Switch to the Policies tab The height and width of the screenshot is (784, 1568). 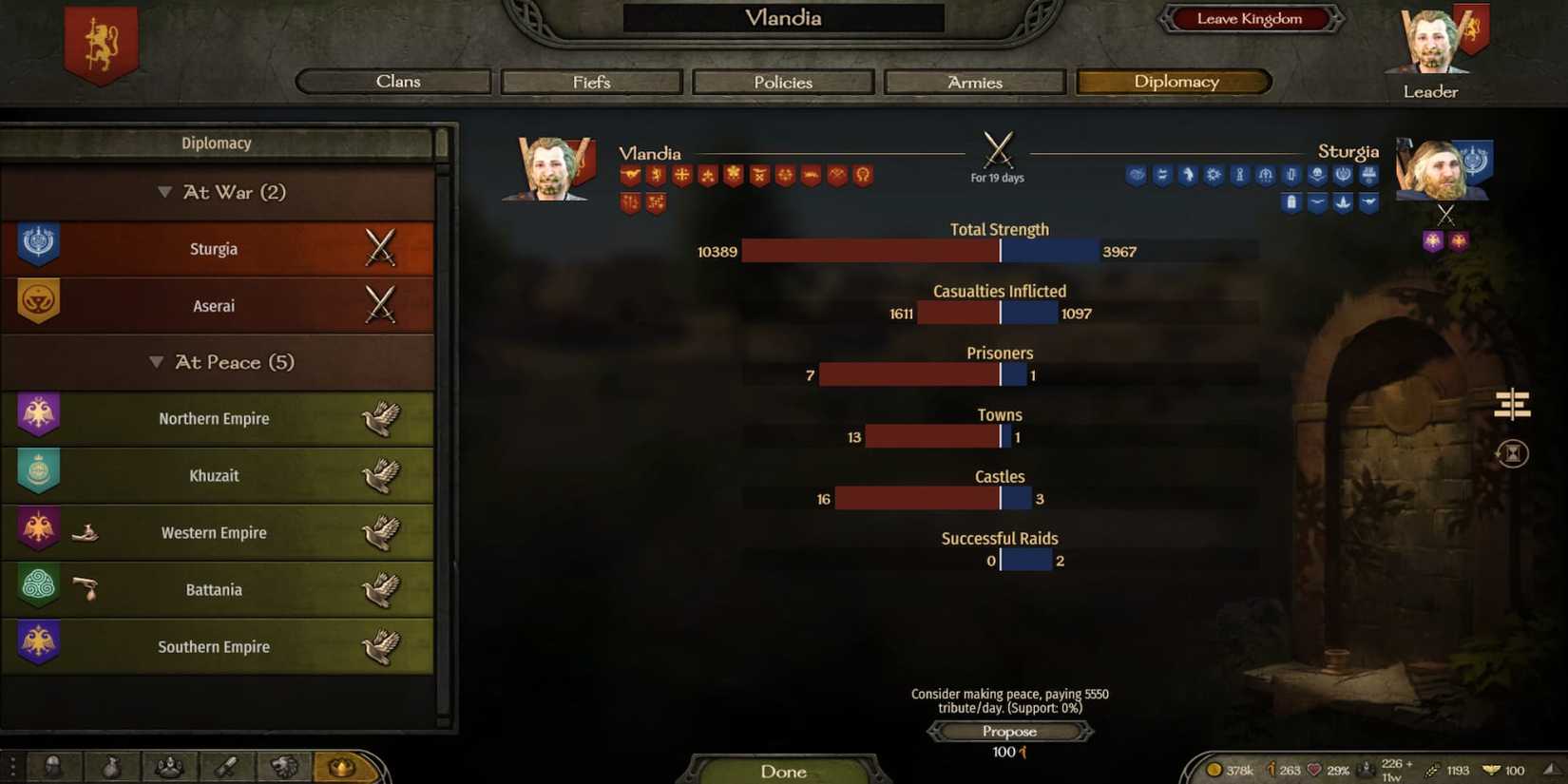(x=782, y=82)
